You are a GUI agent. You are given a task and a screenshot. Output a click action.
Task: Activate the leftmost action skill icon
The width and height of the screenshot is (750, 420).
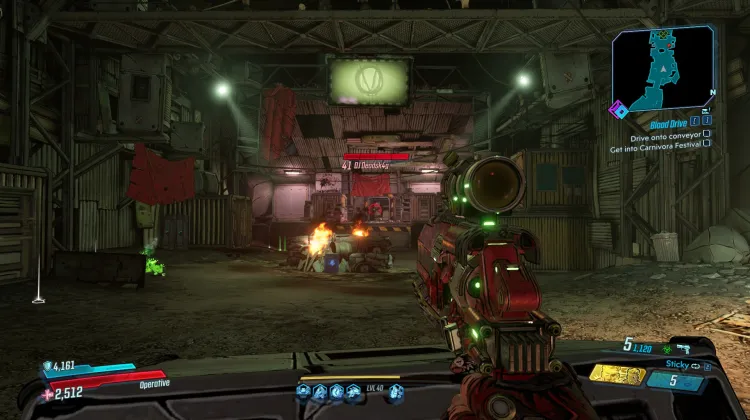tap(303, 391)
